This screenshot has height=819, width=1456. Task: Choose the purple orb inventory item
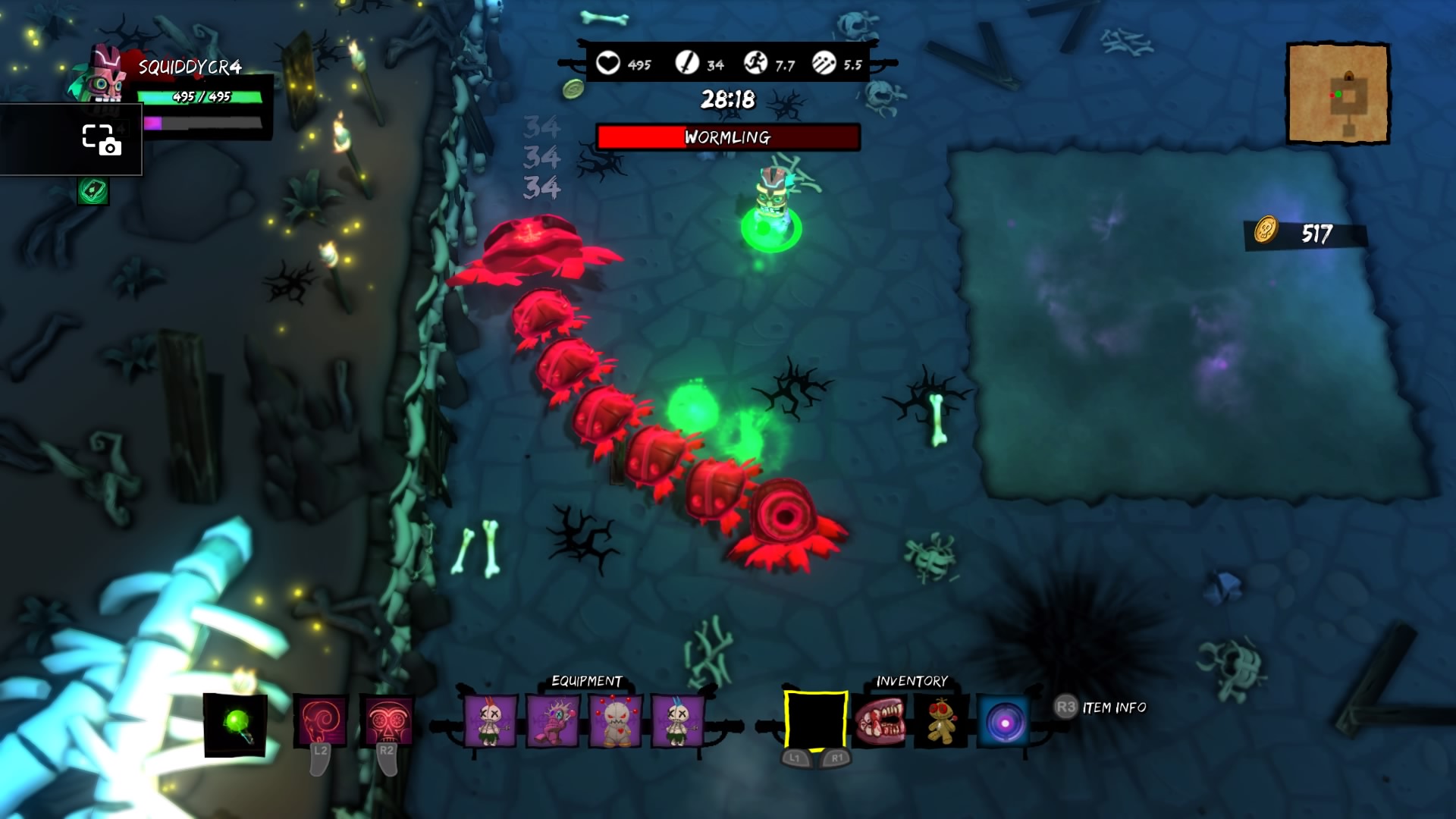(x=1005, y=722)
